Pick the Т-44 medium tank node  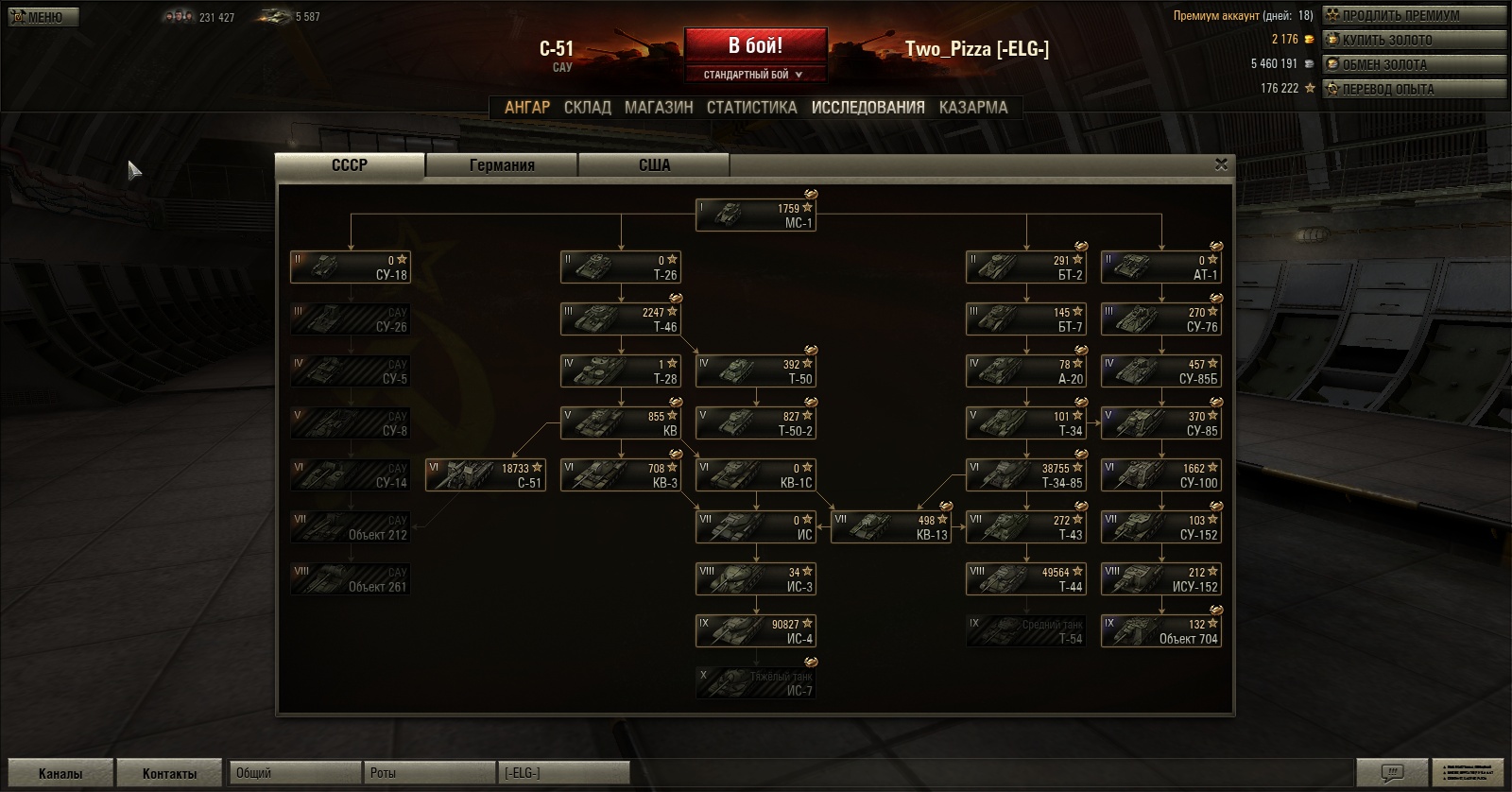[x=1026, y=579]
